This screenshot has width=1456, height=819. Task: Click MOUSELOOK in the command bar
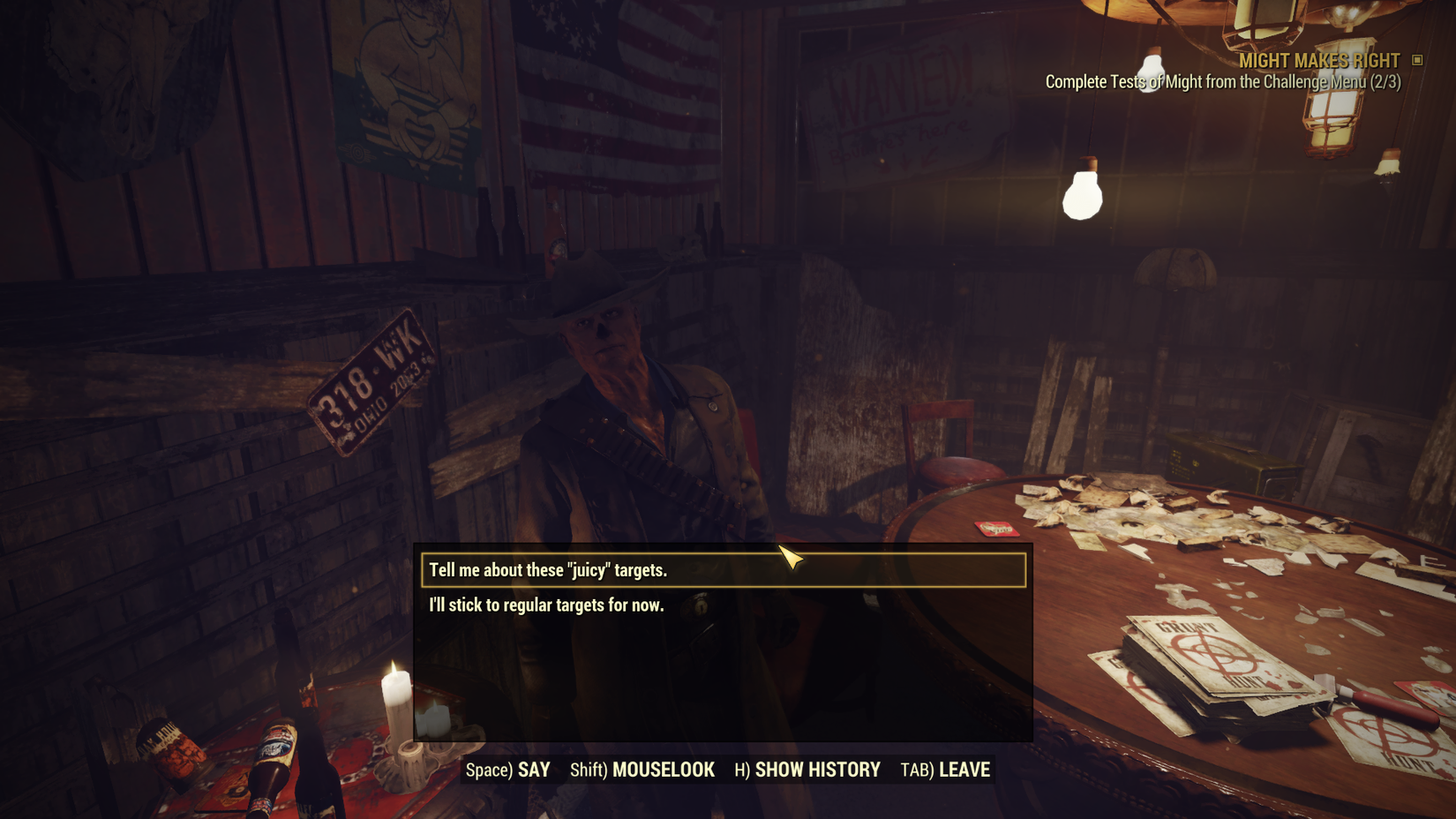point(664,769)
